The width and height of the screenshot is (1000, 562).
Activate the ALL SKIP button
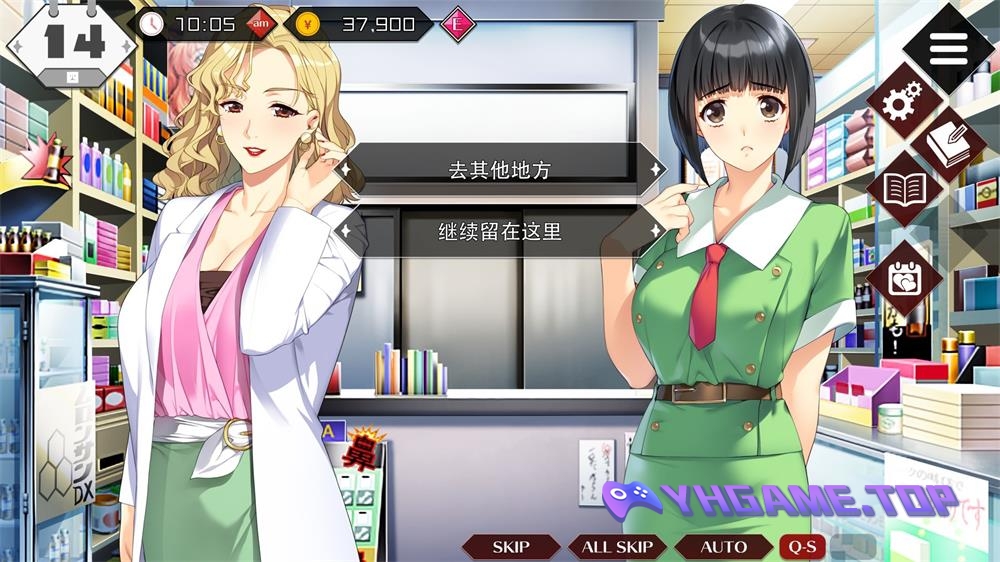pyautogui.click(x=617, y=547)
